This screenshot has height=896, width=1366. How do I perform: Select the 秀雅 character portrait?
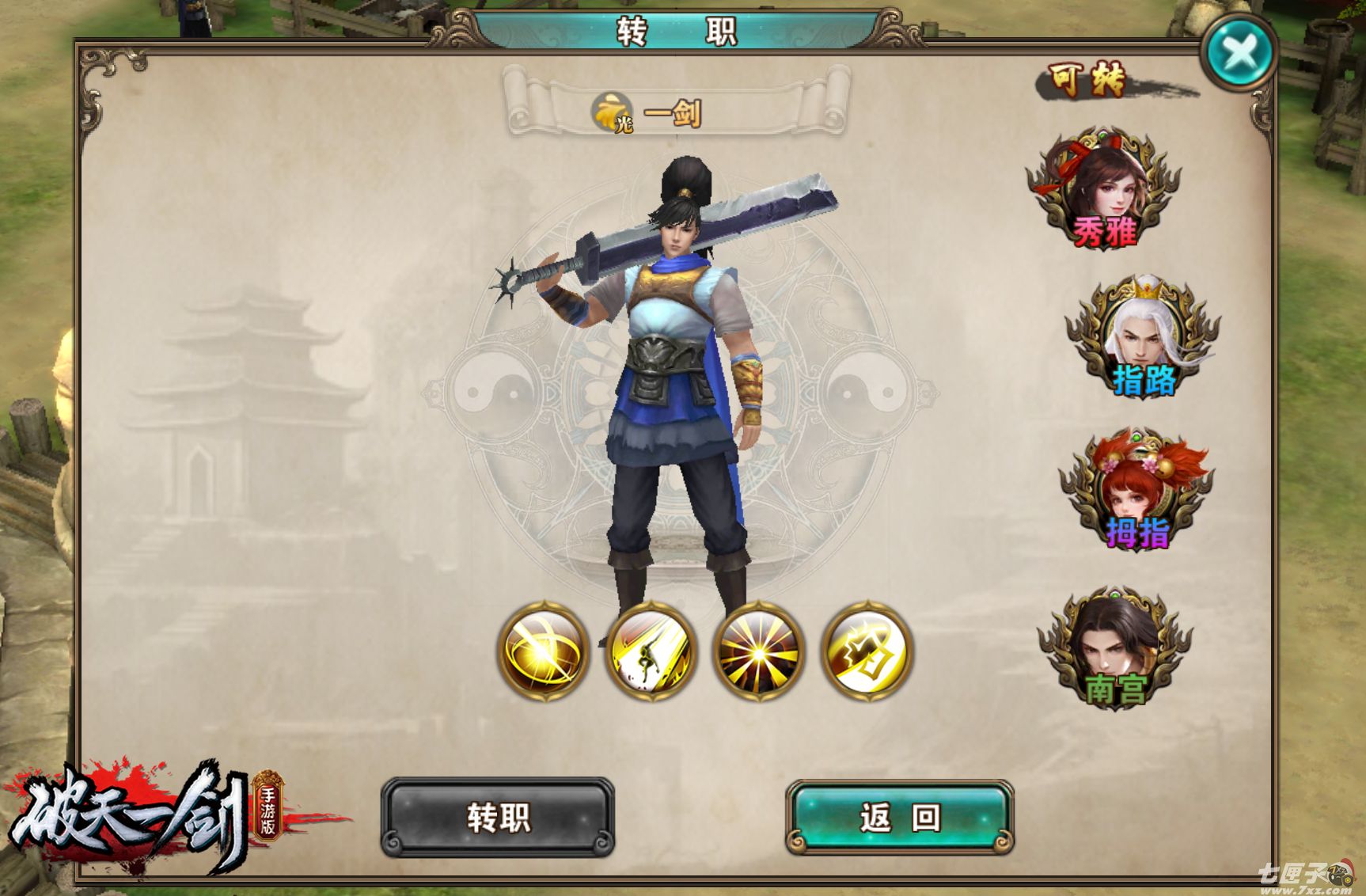1105,190
